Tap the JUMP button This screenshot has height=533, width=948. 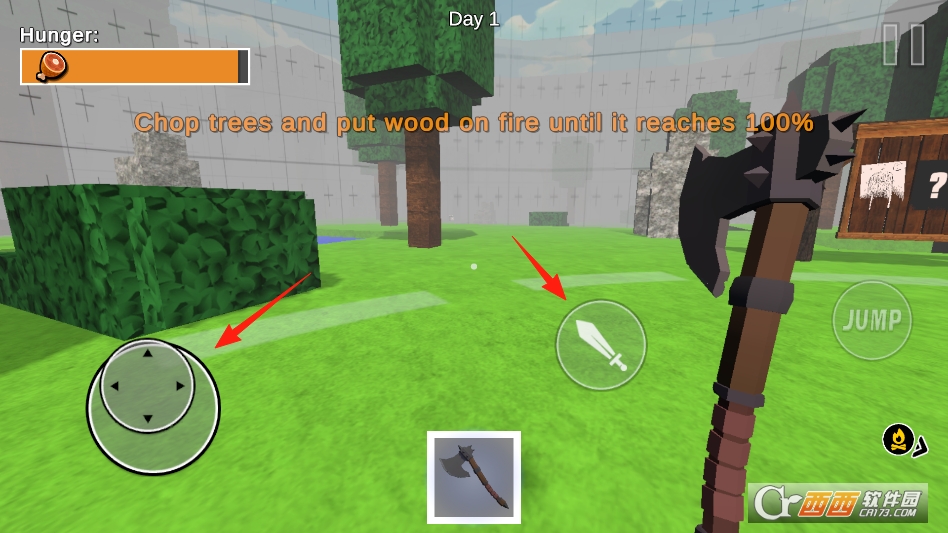pos(872,320)
